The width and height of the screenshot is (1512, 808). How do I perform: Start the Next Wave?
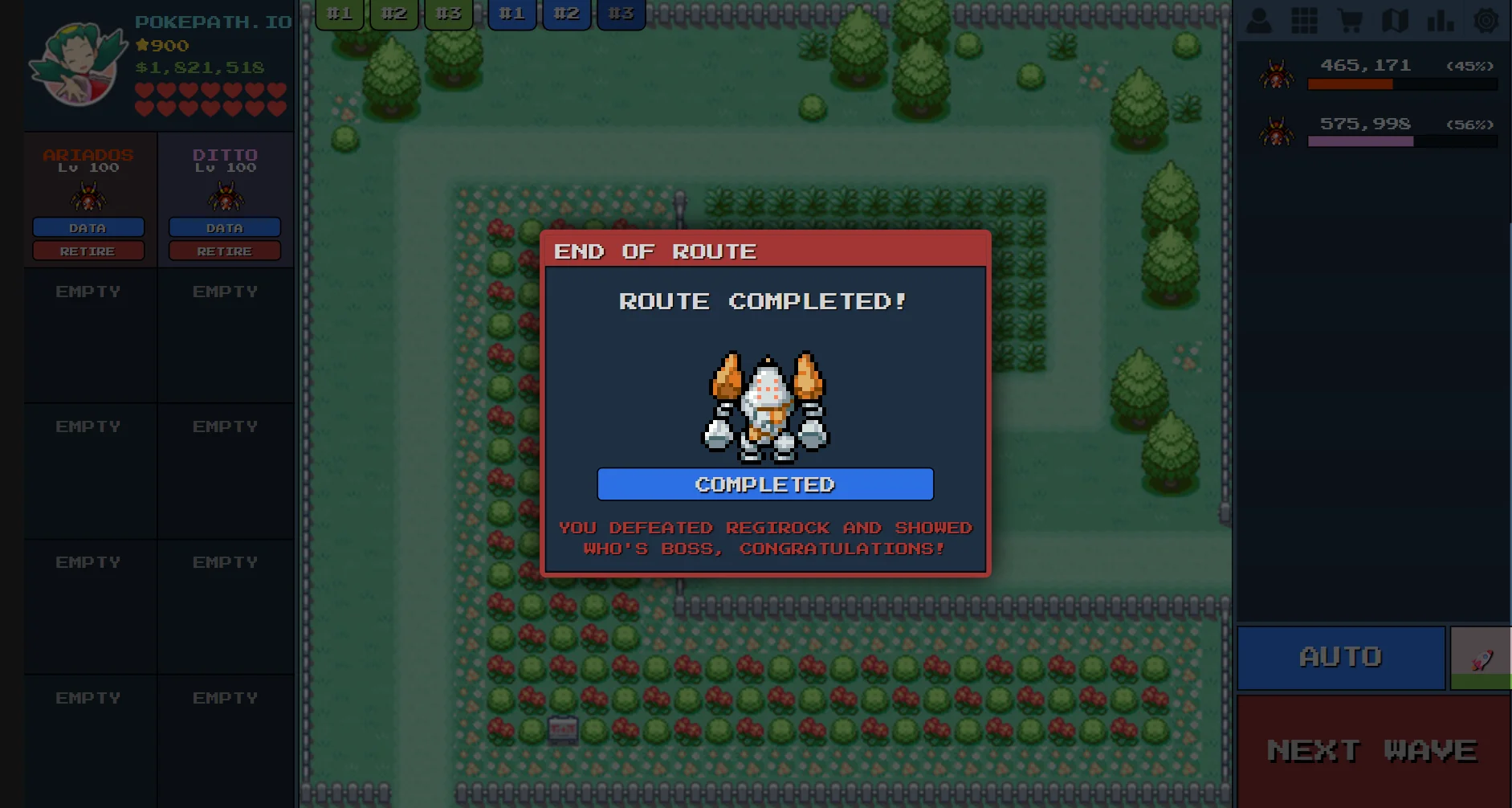pyautogui.click(x=1372, y=750)
